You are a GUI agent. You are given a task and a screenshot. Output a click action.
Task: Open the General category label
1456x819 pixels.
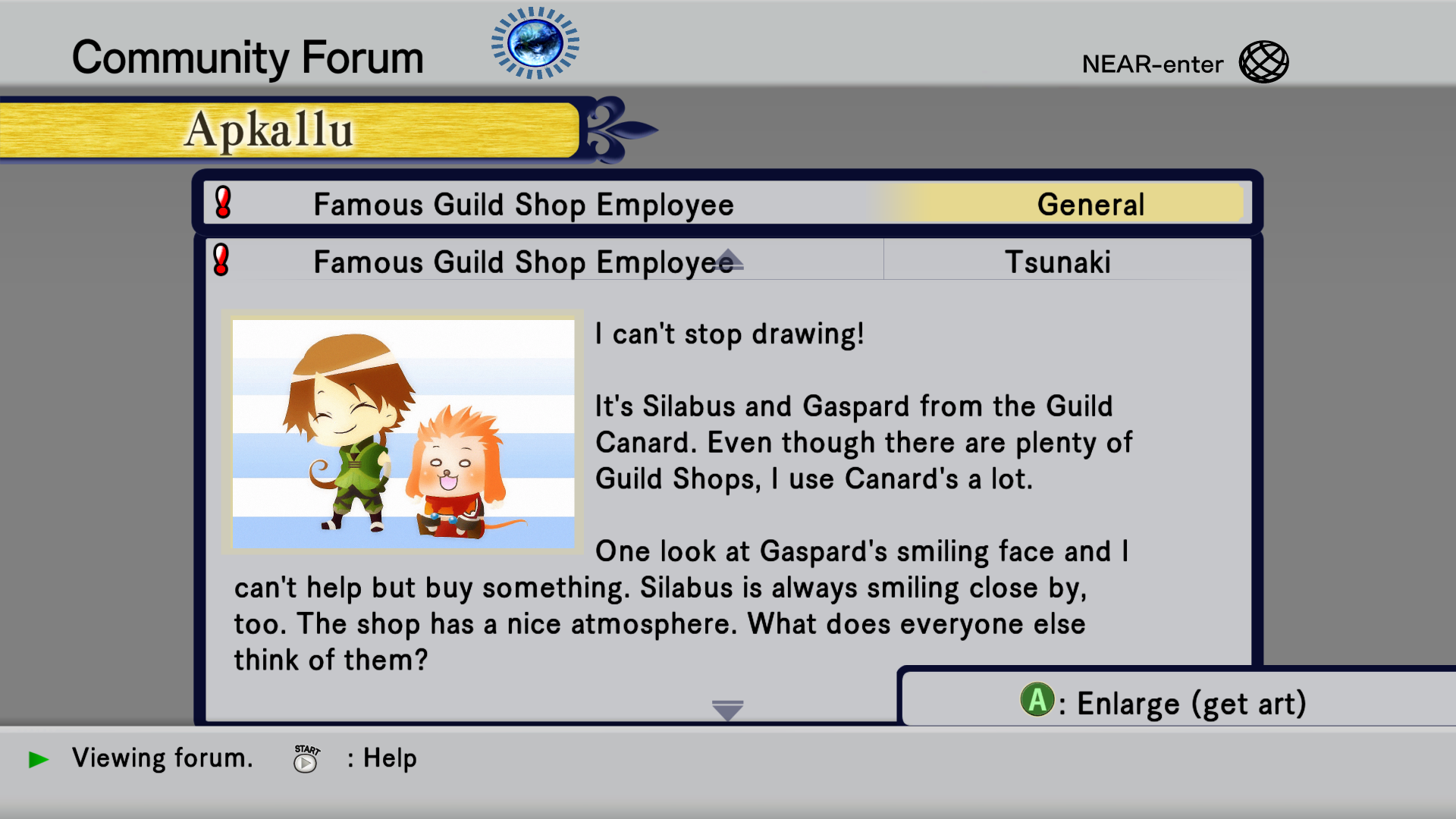(x=1090, y=205)
